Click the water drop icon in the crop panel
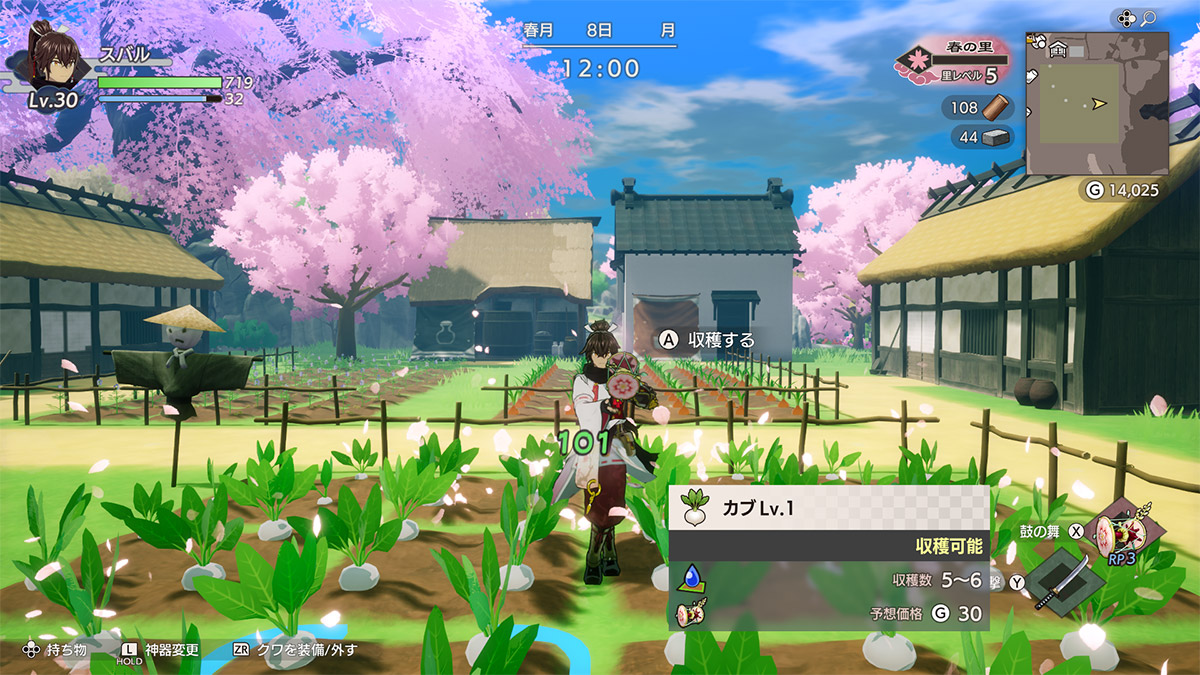 coord(692,577)
